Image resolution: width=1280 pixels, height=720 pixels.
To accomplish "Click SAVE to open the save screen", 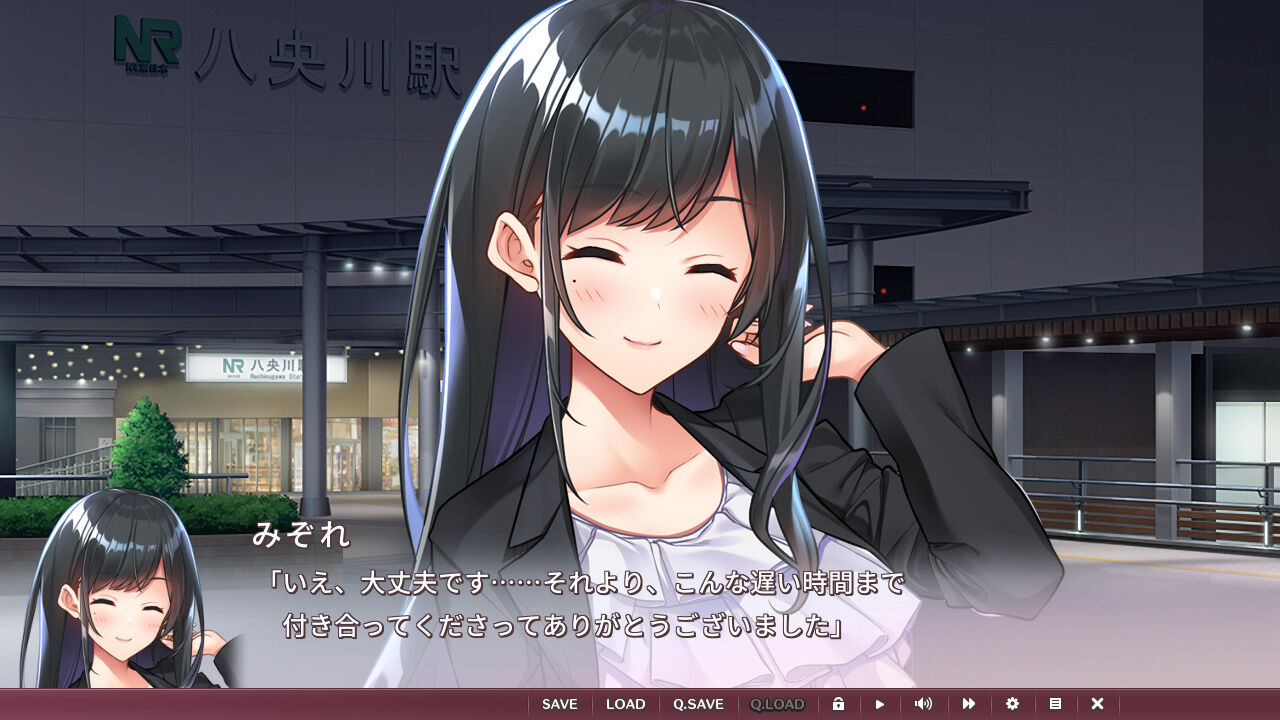I will click(x=559, y=703).
